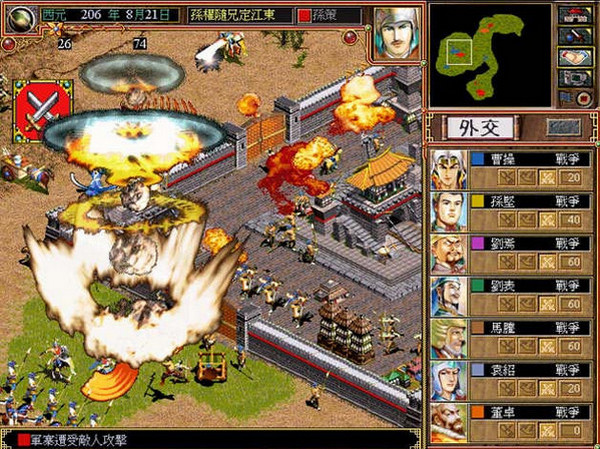Viewport: 600px width, 449px height.
Task: Click the blue flag icon
Action: (563, 97)
